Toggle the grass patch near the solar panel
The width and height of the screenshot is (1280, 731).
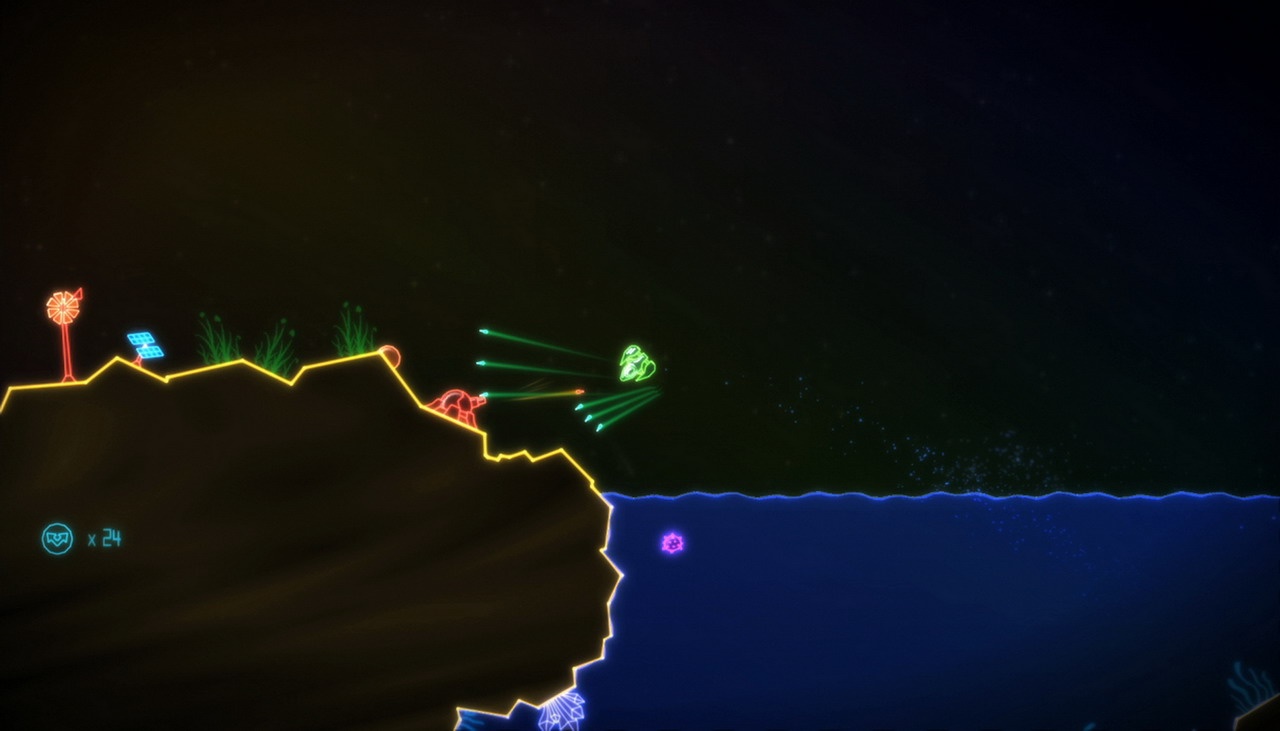click(213, 340)
